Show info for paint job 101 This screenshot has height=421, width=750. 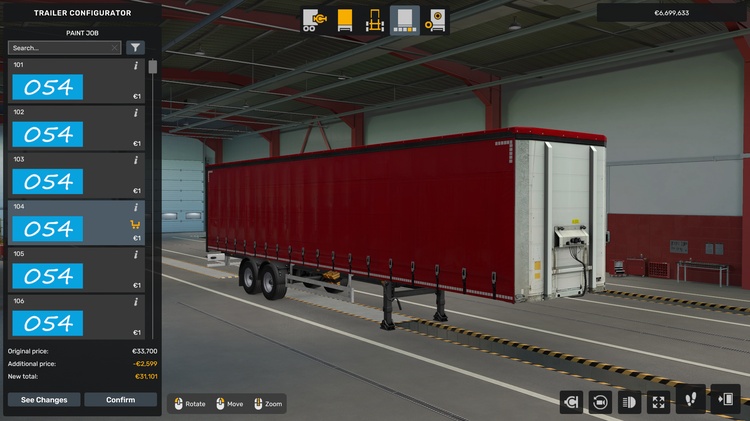(x=136, y=66)
